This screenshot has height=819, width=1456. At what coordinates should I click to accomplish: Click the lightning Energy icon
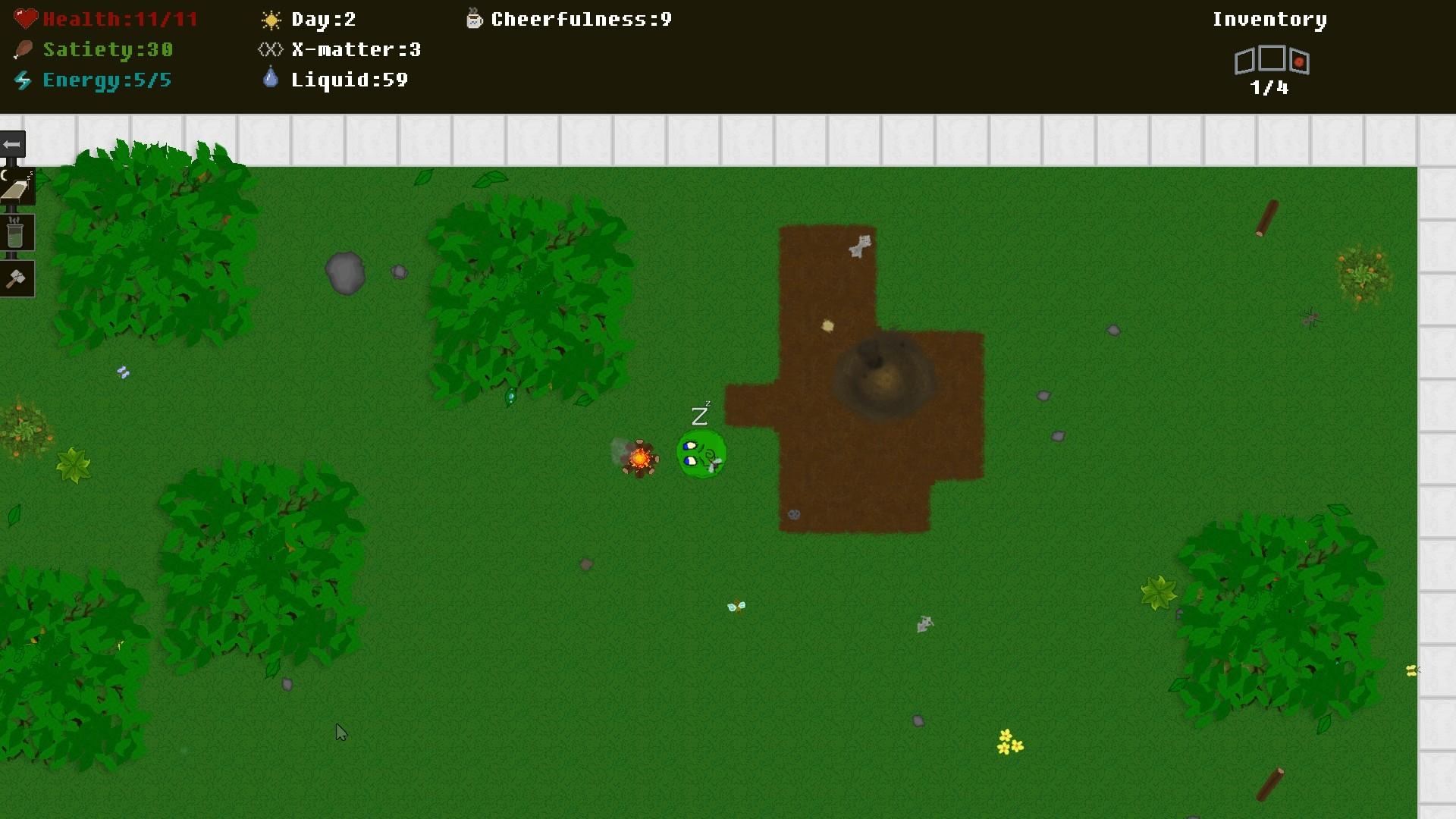pyautogui.click(x=23, y=79)
